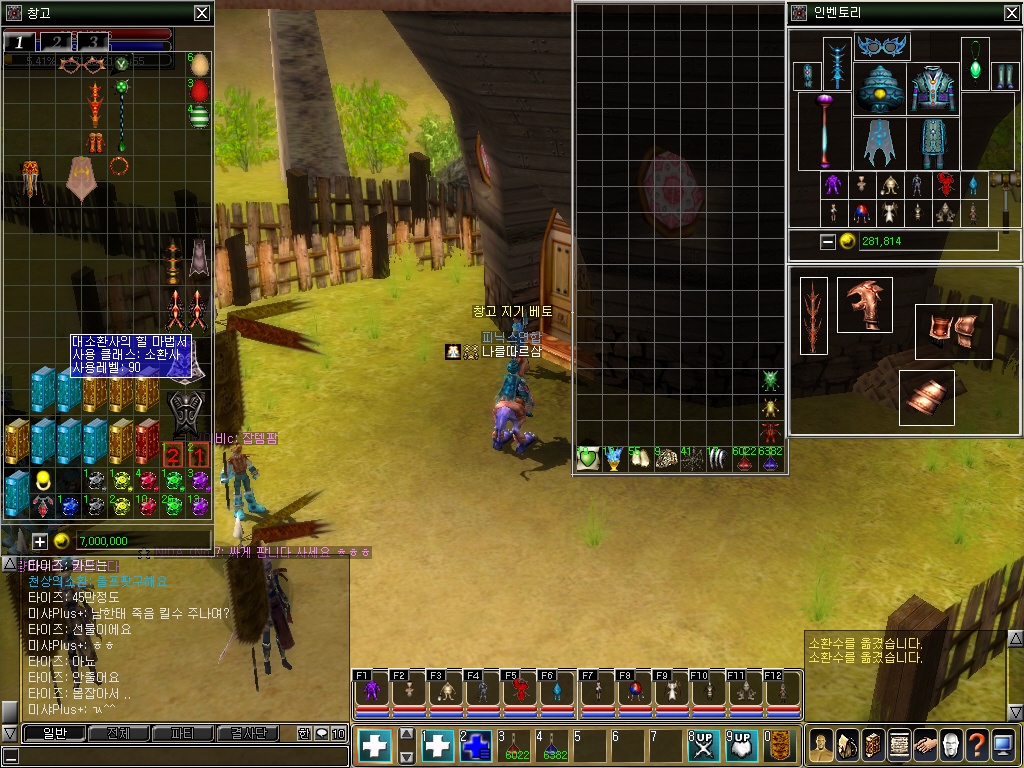Select the F5 red demon summon slot
This screenshot has height=768, width=1024.
click(x=521, y=690)
